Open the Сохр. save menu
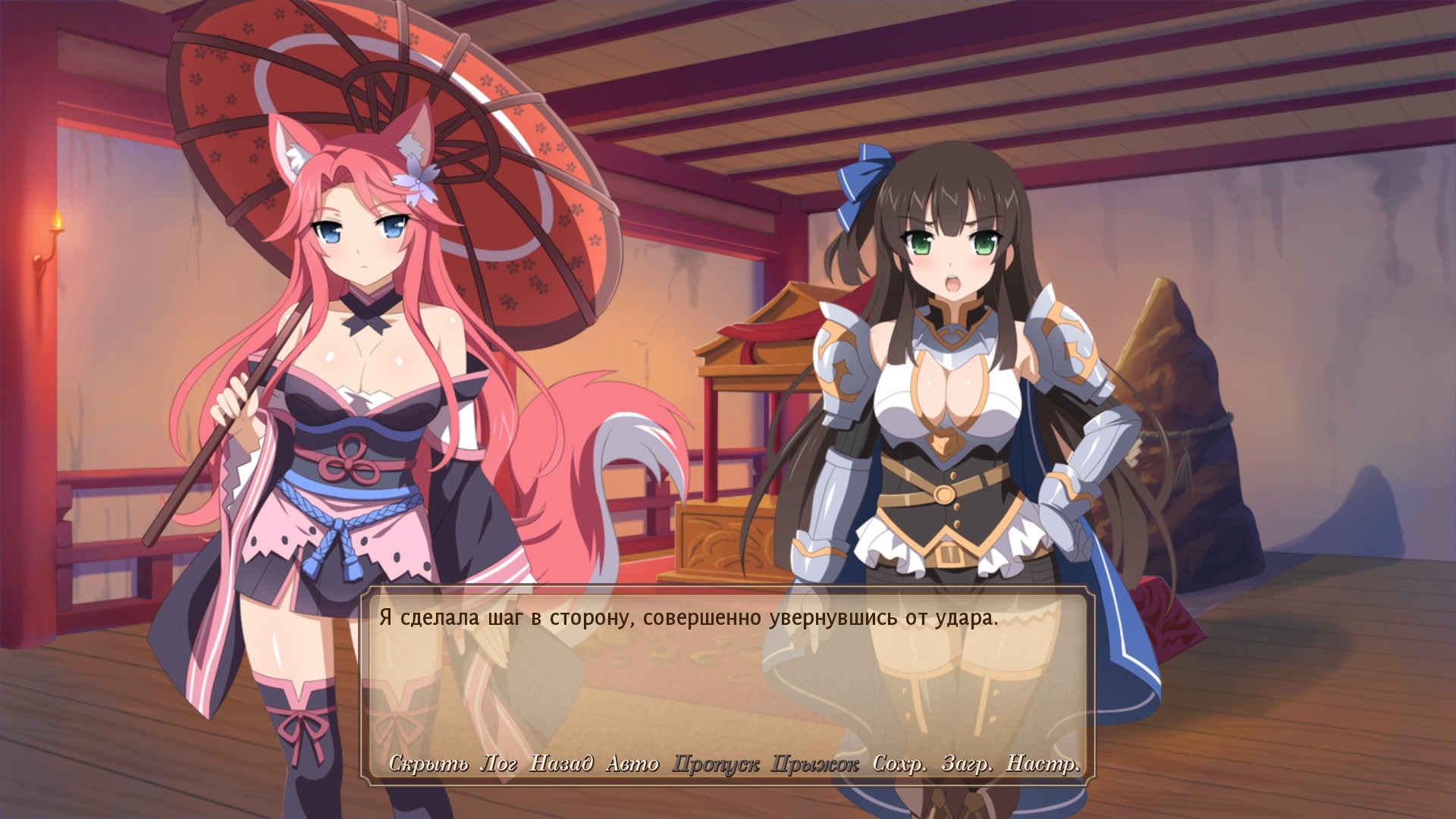Image resolution: width=1456 pixels, height=819 pixels. [x=899, y=764]
